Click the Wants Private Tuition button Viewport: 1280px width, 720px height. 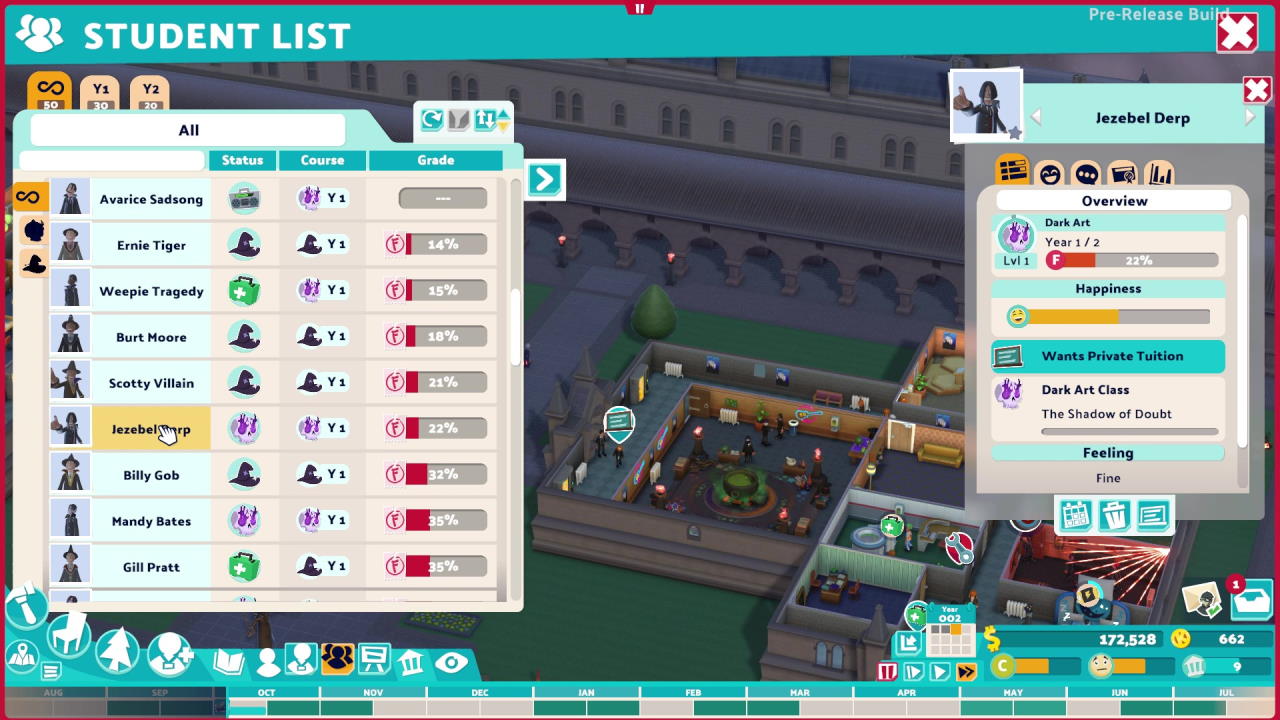[x=1108, y=356]
